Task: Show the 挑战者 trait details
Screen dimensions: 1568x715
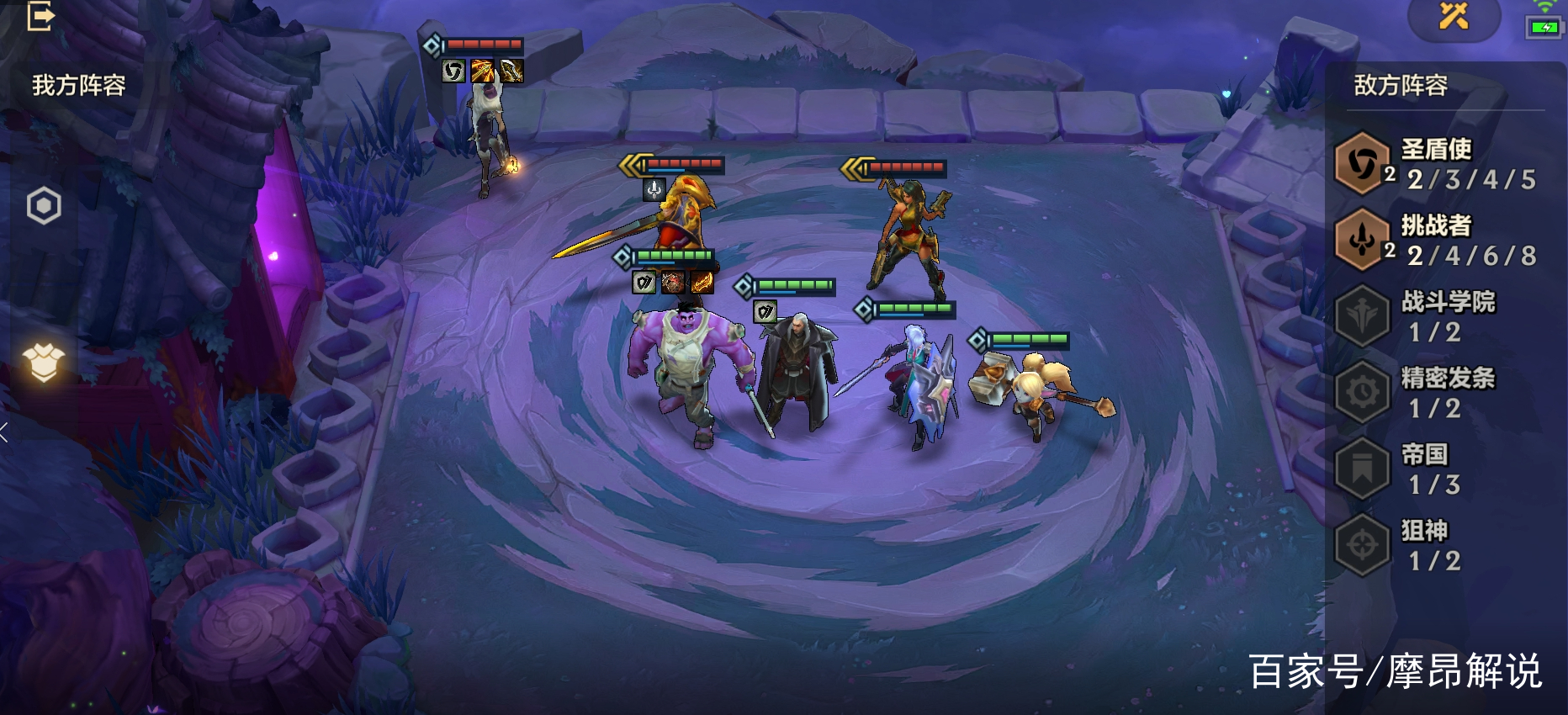Action: pyautogui.click(x=1437, y=241)
